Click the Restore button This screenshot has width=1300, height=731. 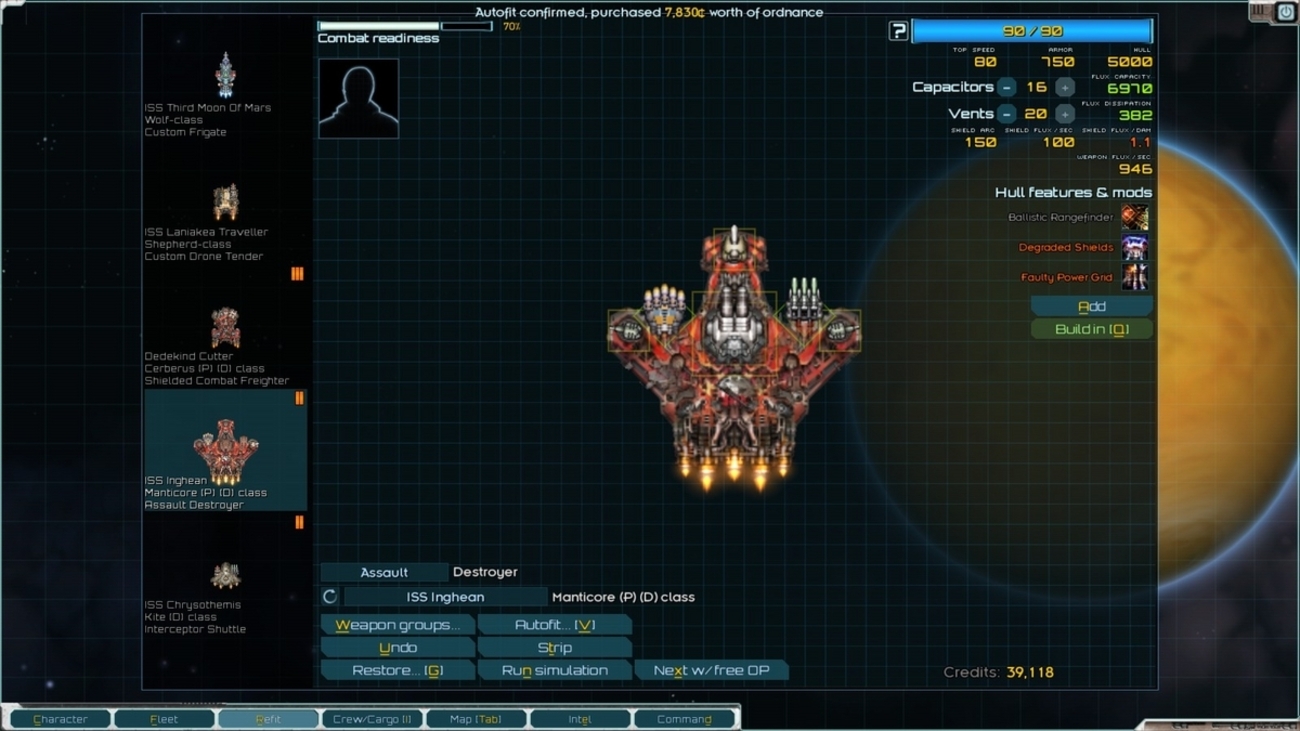(397, 671)
